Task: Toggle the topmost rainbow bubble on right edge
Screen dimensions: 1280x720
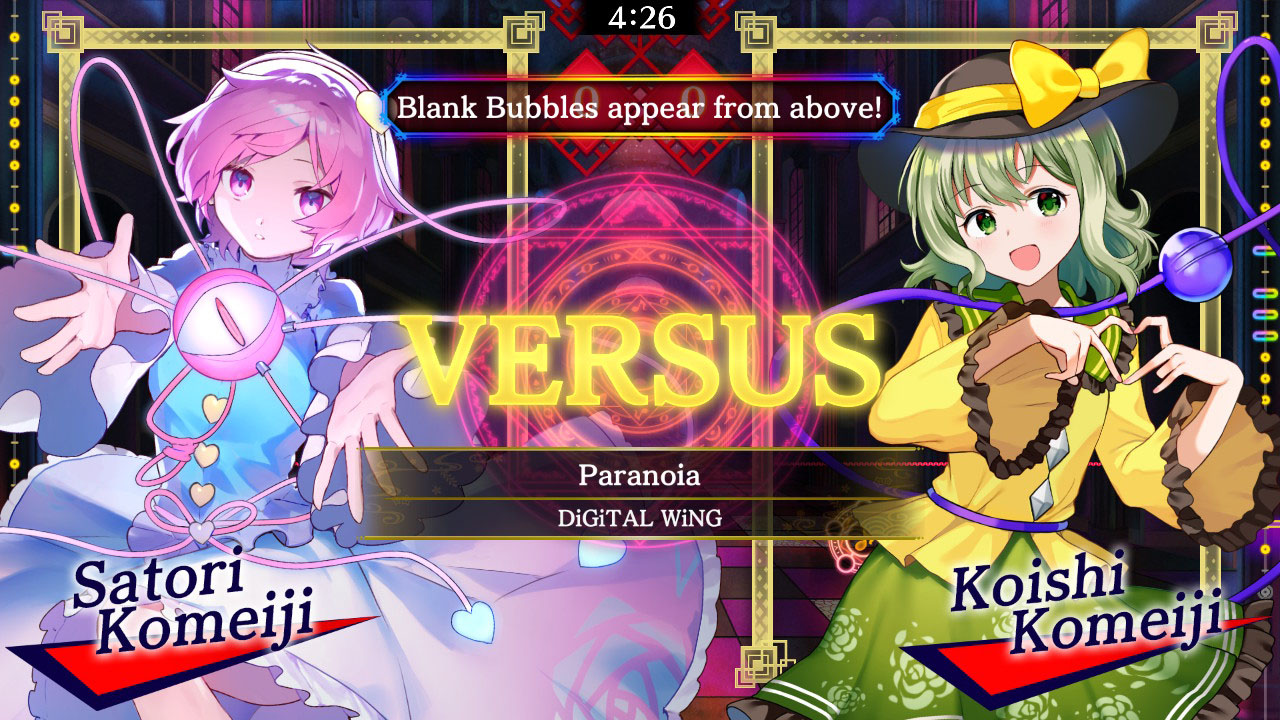Action: tap(1265, 250)
